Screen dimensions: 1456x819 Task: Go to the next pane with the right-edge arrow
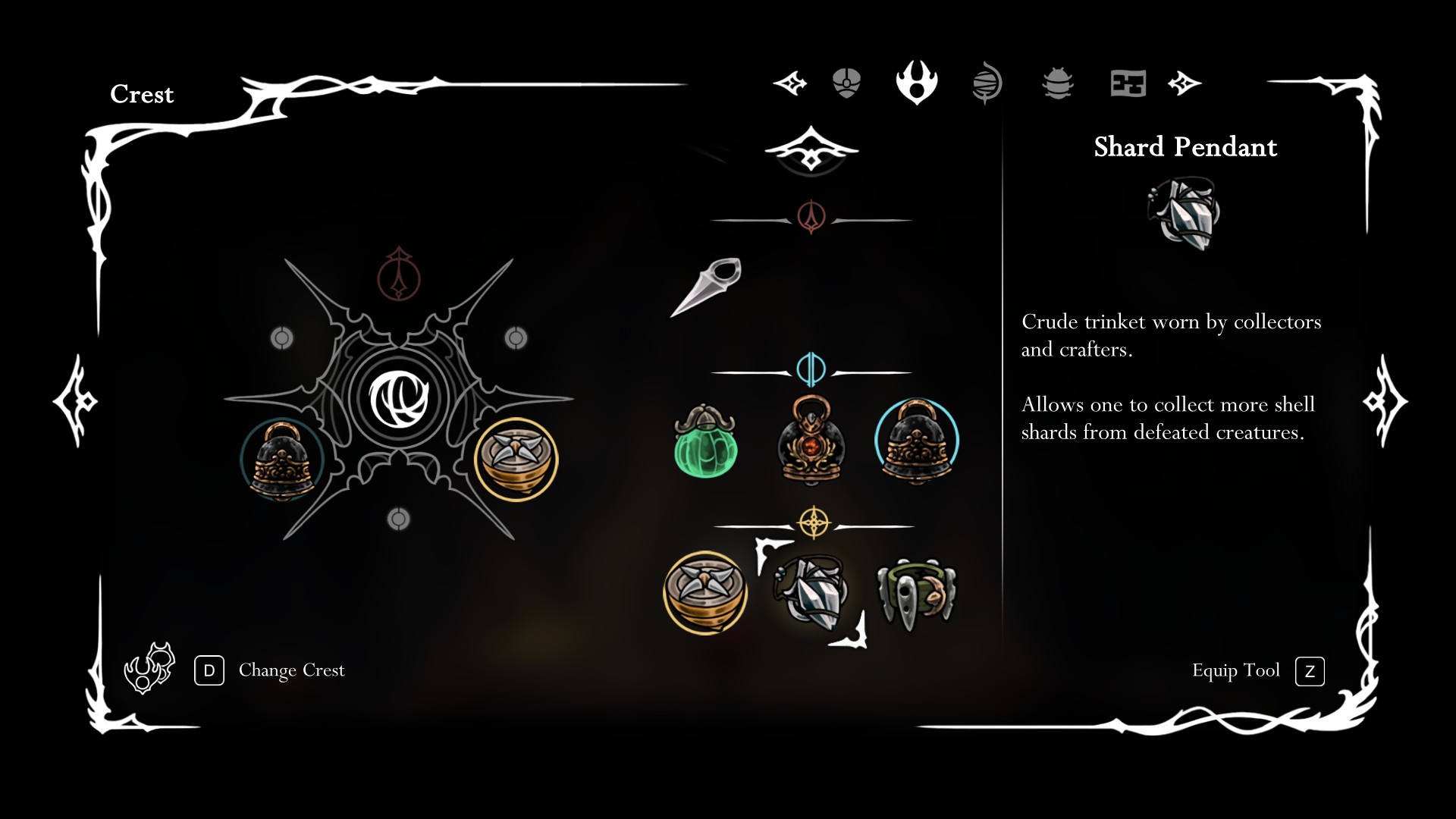(x=1385, y=401)
